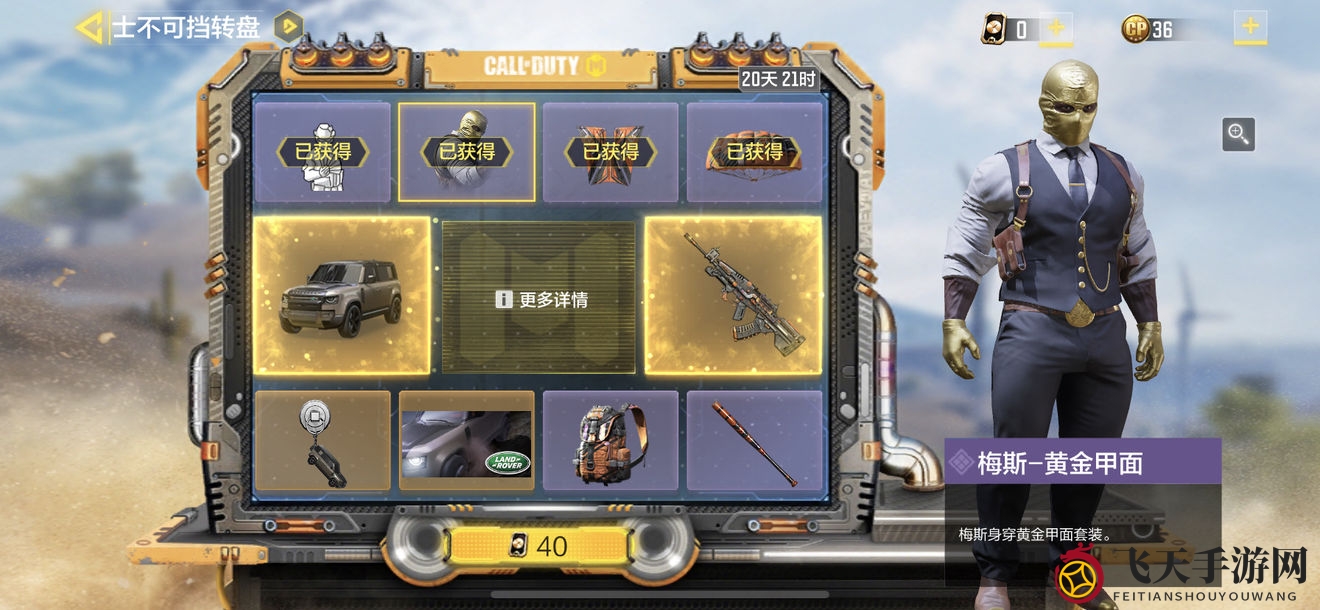Screen dimensions: 1320x610
Task: Add more draw tickets with plus button
Action: (1055, 28)
